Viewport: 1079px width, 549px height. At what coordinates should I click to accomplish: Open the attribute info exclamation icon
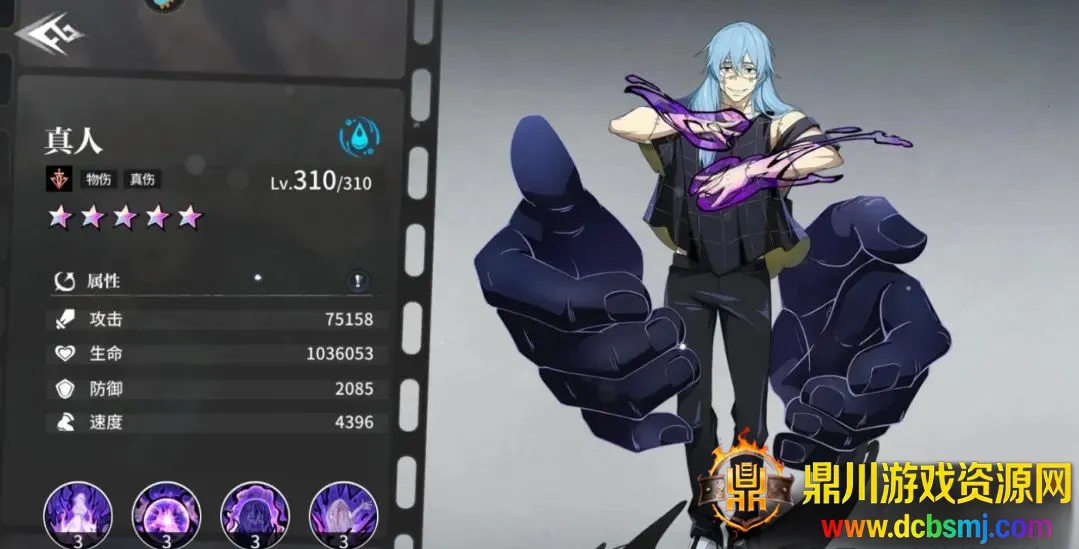[358, 281]
